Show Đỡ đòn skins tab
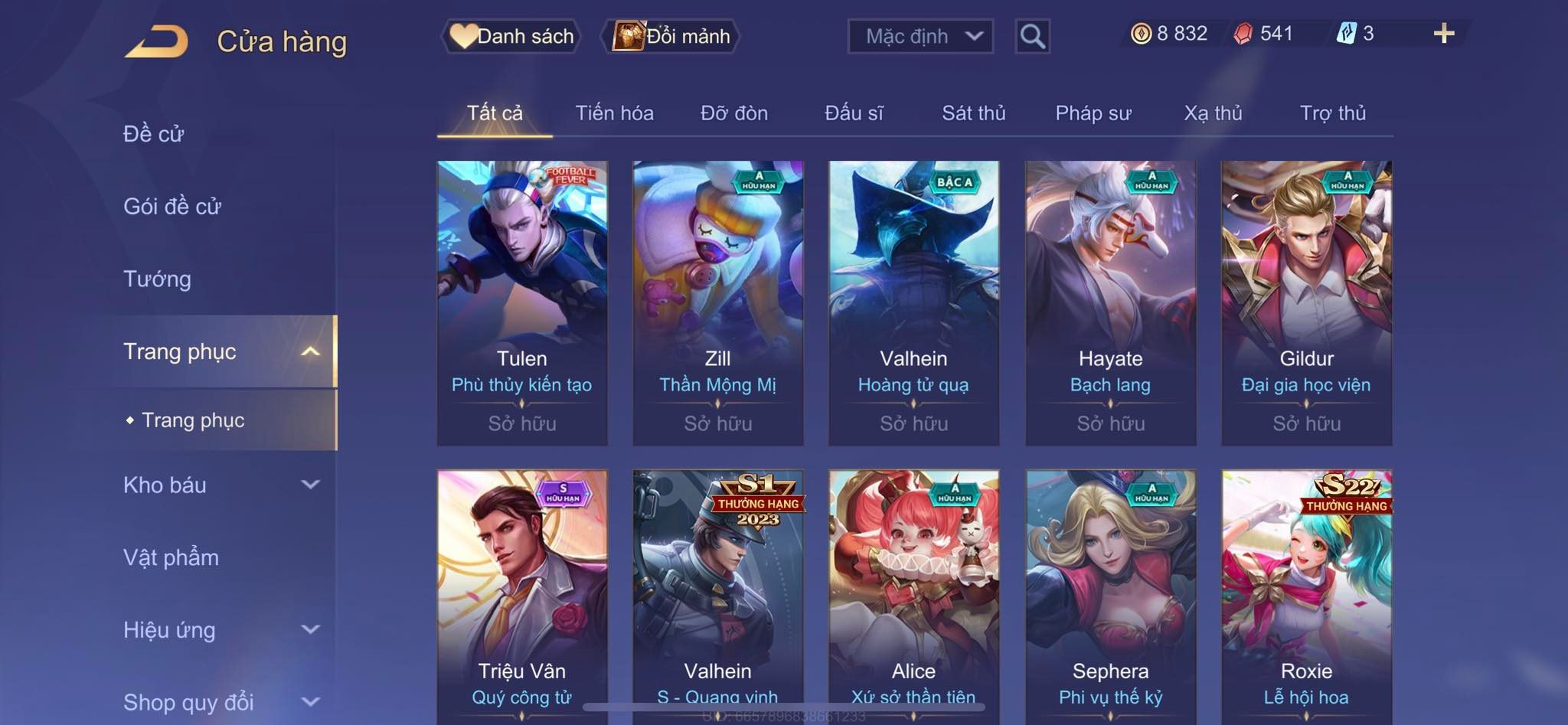This screenshot has height=725, width=1568. click(733, 113)
